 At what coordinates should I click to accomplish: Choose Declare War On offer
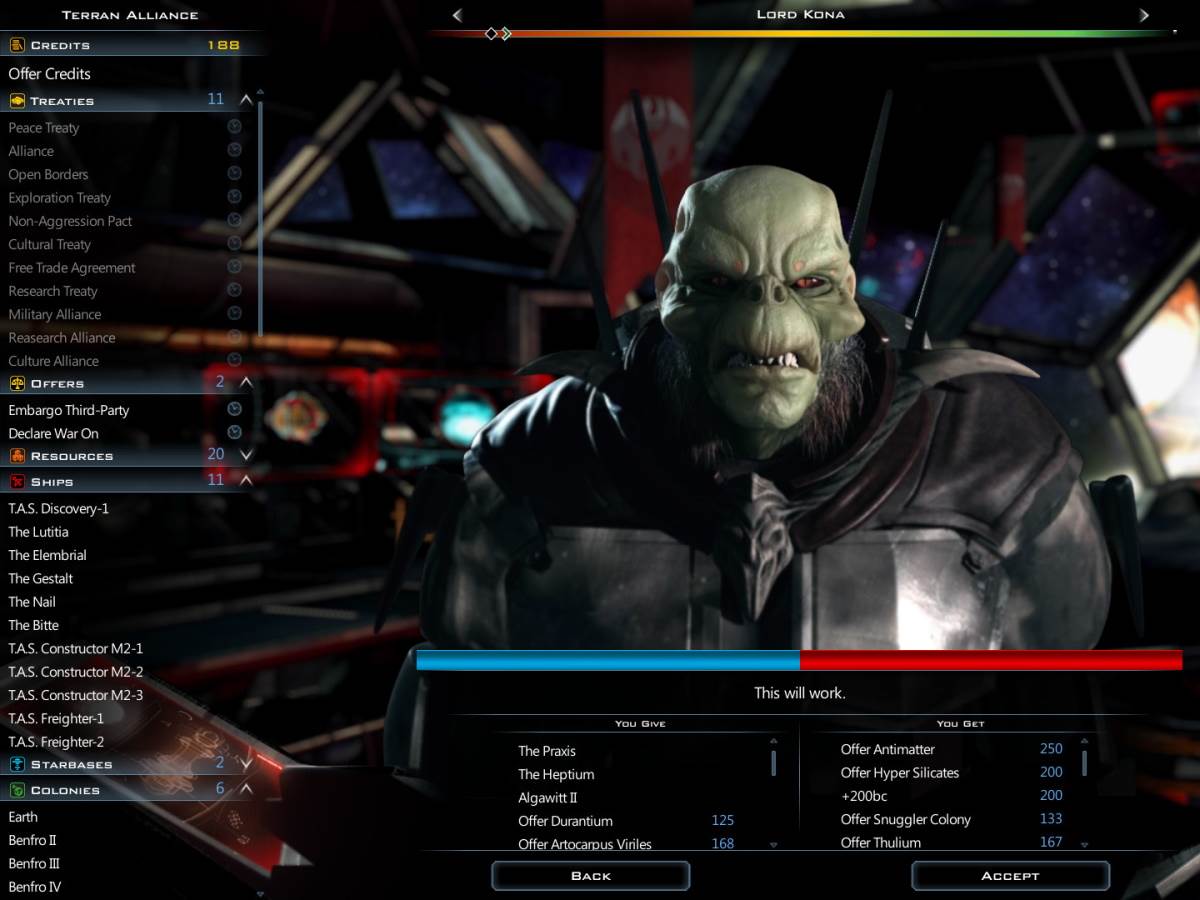pyautogui.click(x=54, y=434)
